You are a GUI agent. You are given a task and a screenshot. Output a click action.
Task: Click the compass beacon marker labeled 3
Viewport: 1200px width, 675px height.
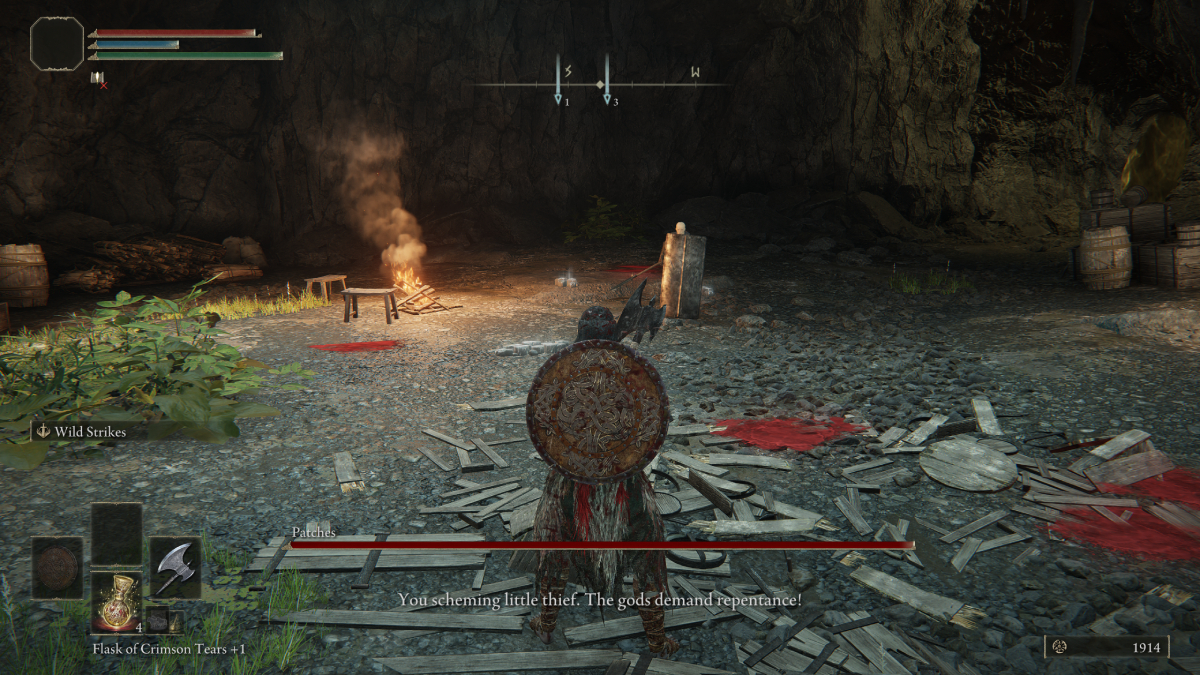(606, 80)
